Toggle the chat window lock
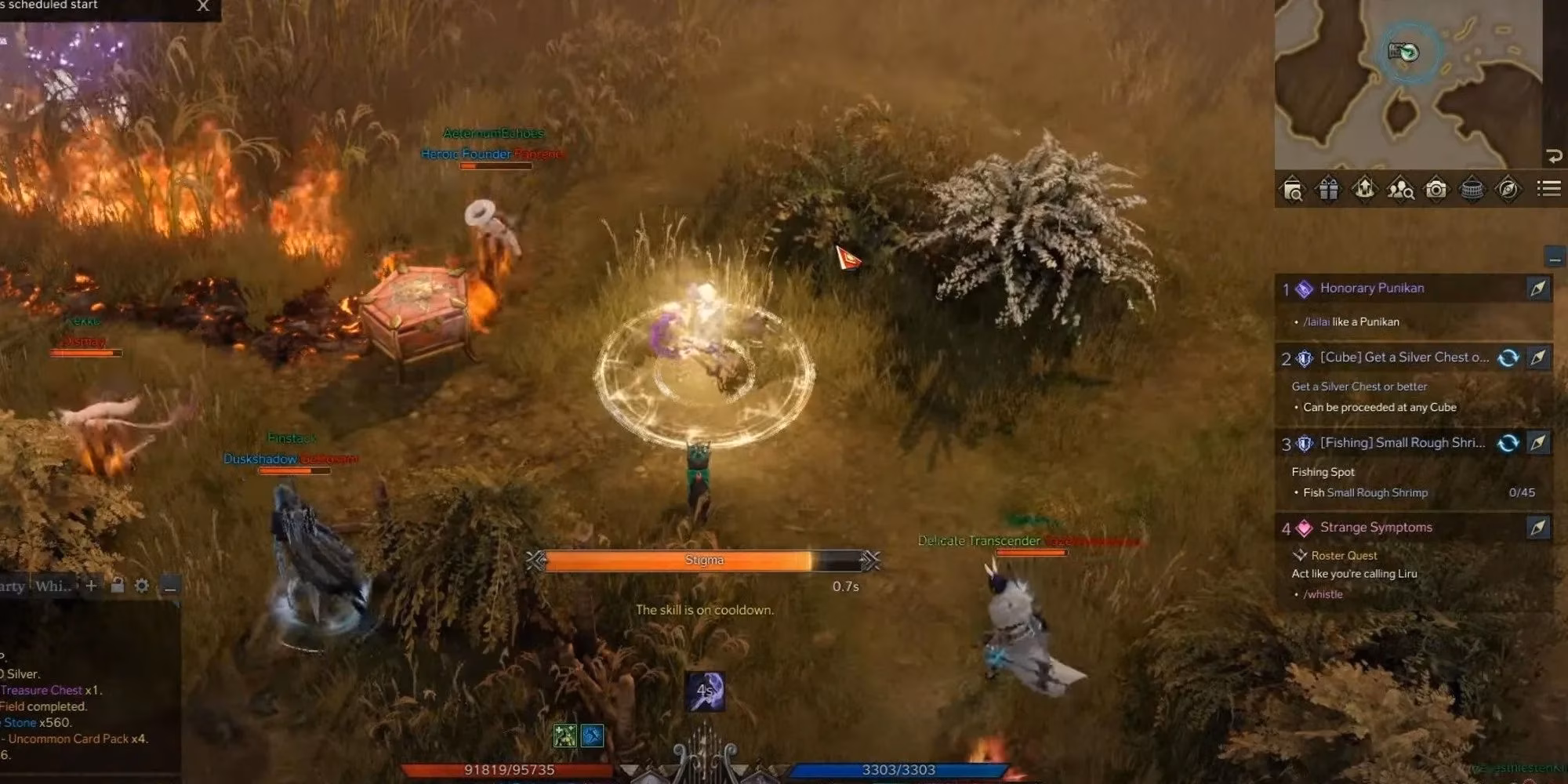1568x784 pixels. pos(118,586)
